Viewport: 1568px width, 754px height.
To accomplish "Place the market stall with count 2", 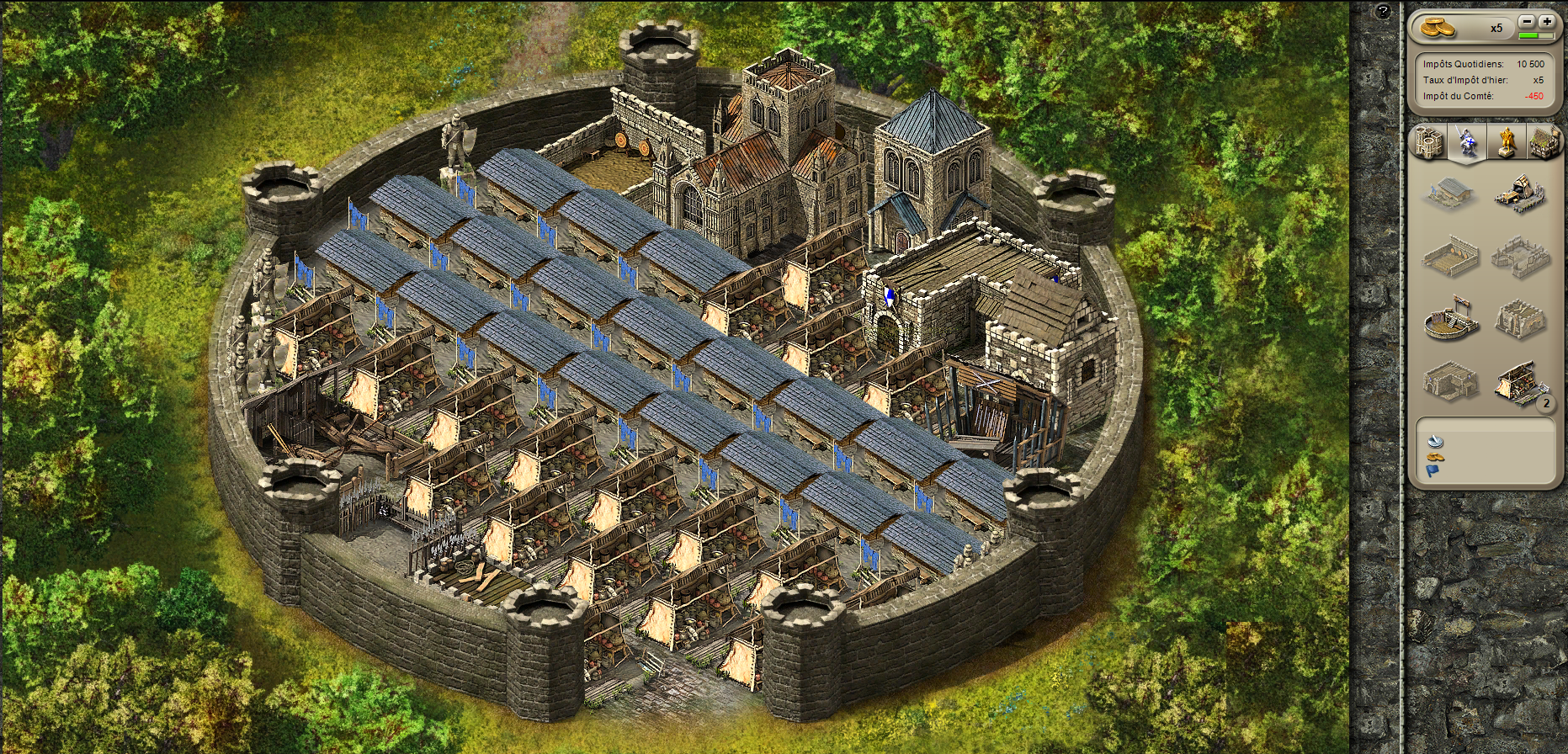I will [x=1520, y=383].
